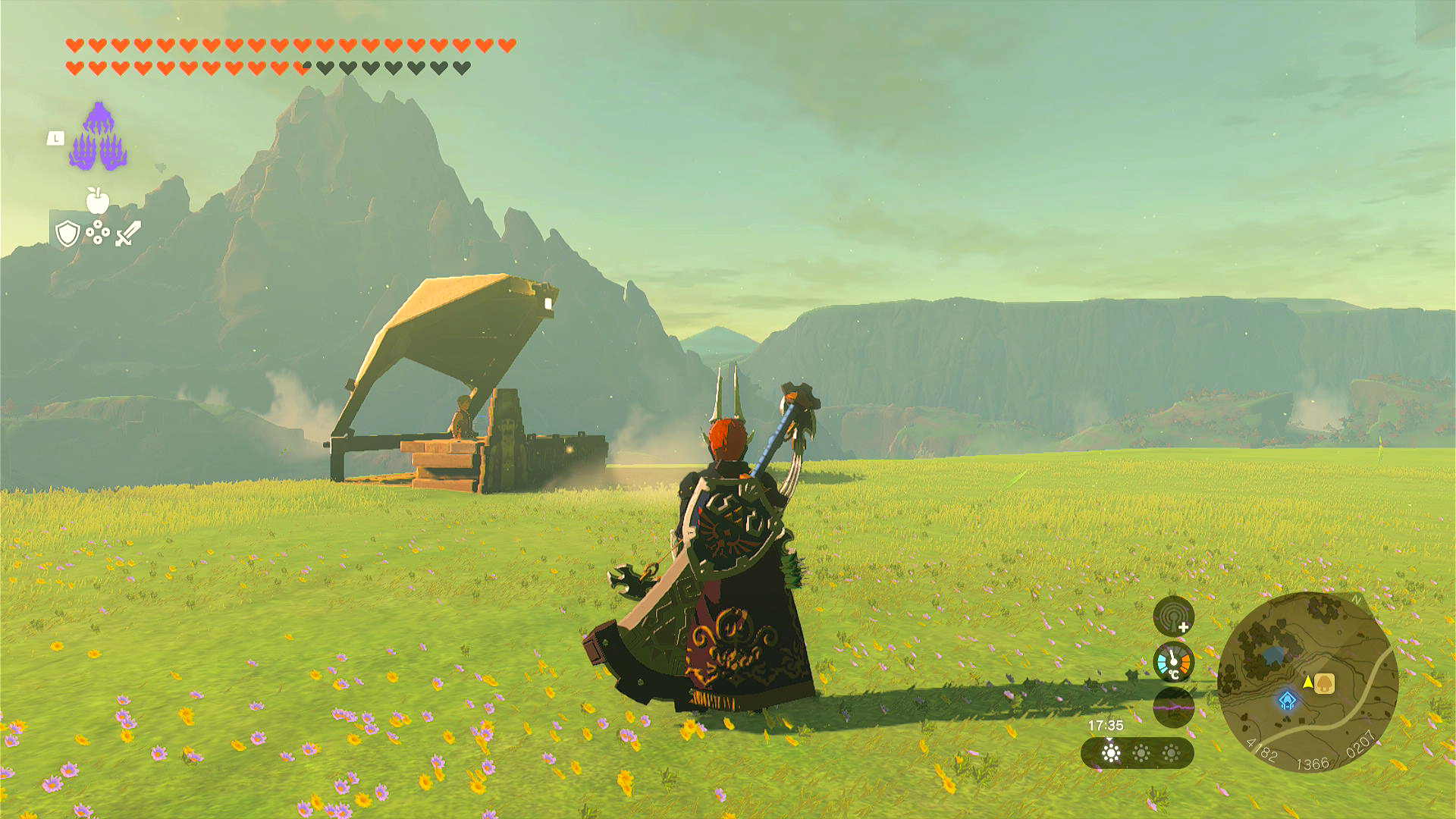1456x819 pixels.
Task: Open the shield quick-select icon
Action: (x=67, y=234)
